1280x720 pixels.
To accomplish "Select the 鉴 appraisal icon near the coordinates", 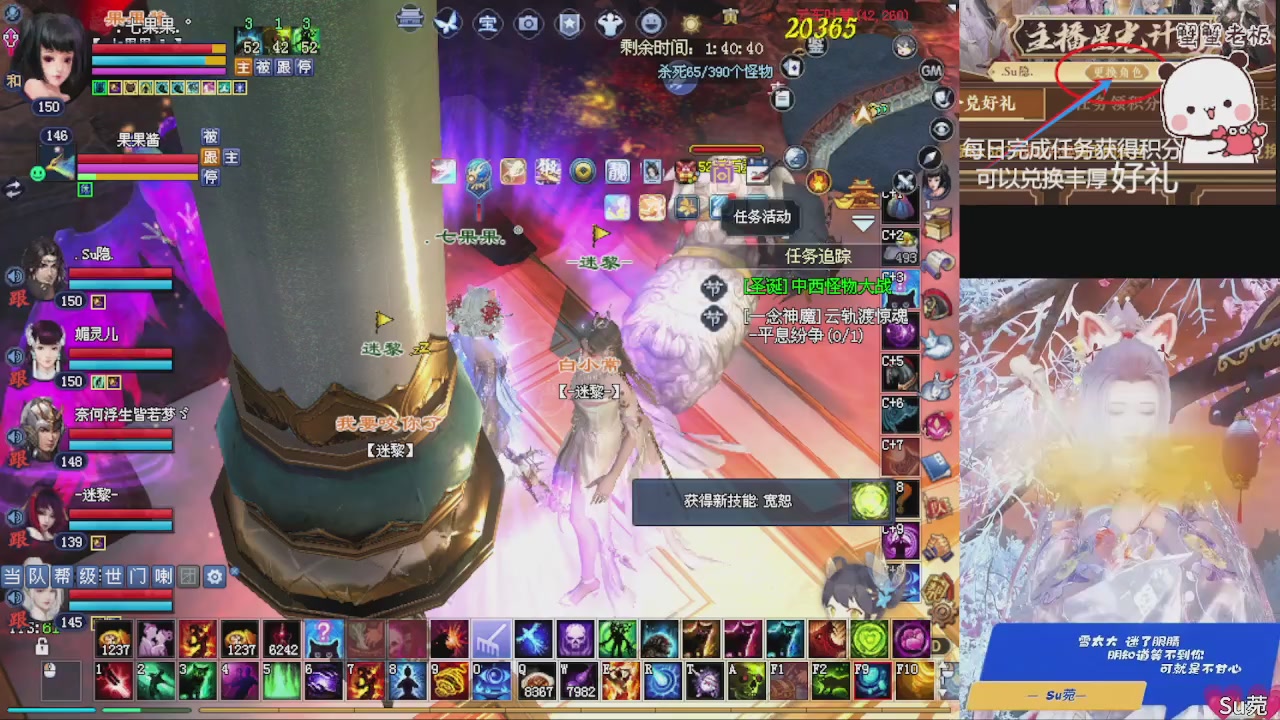I will pos(816,47).
